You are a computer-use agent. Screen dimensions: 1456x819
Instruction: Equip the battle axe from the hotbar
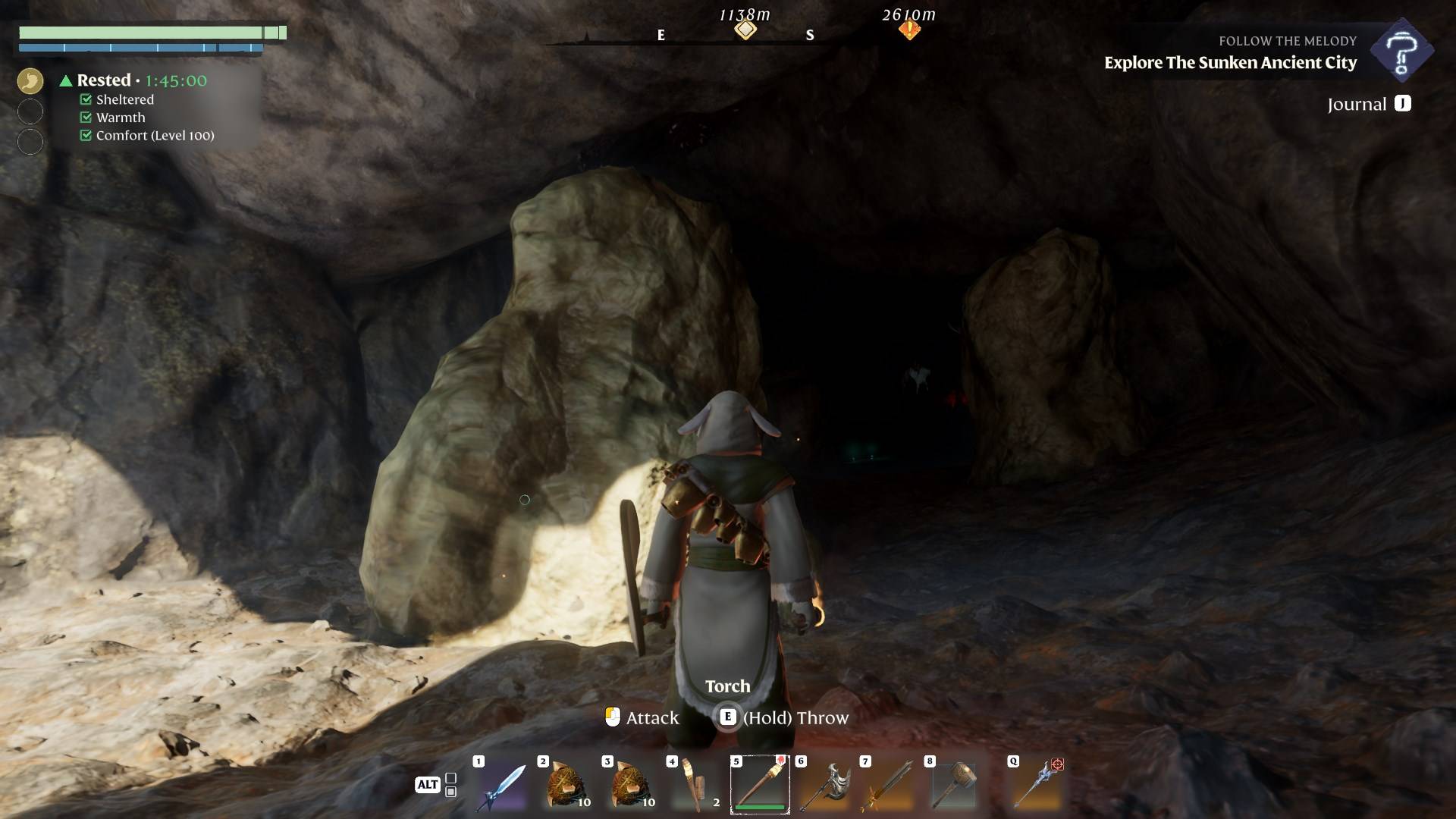tap(824, 786)
